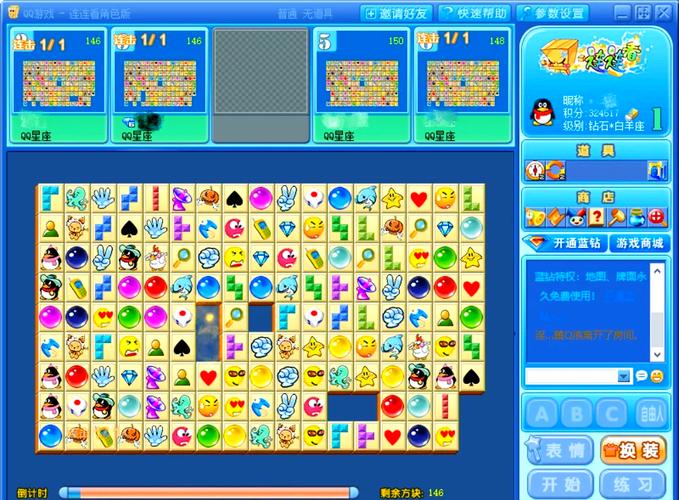
Task: Minimize the game window
Action: 622,13
